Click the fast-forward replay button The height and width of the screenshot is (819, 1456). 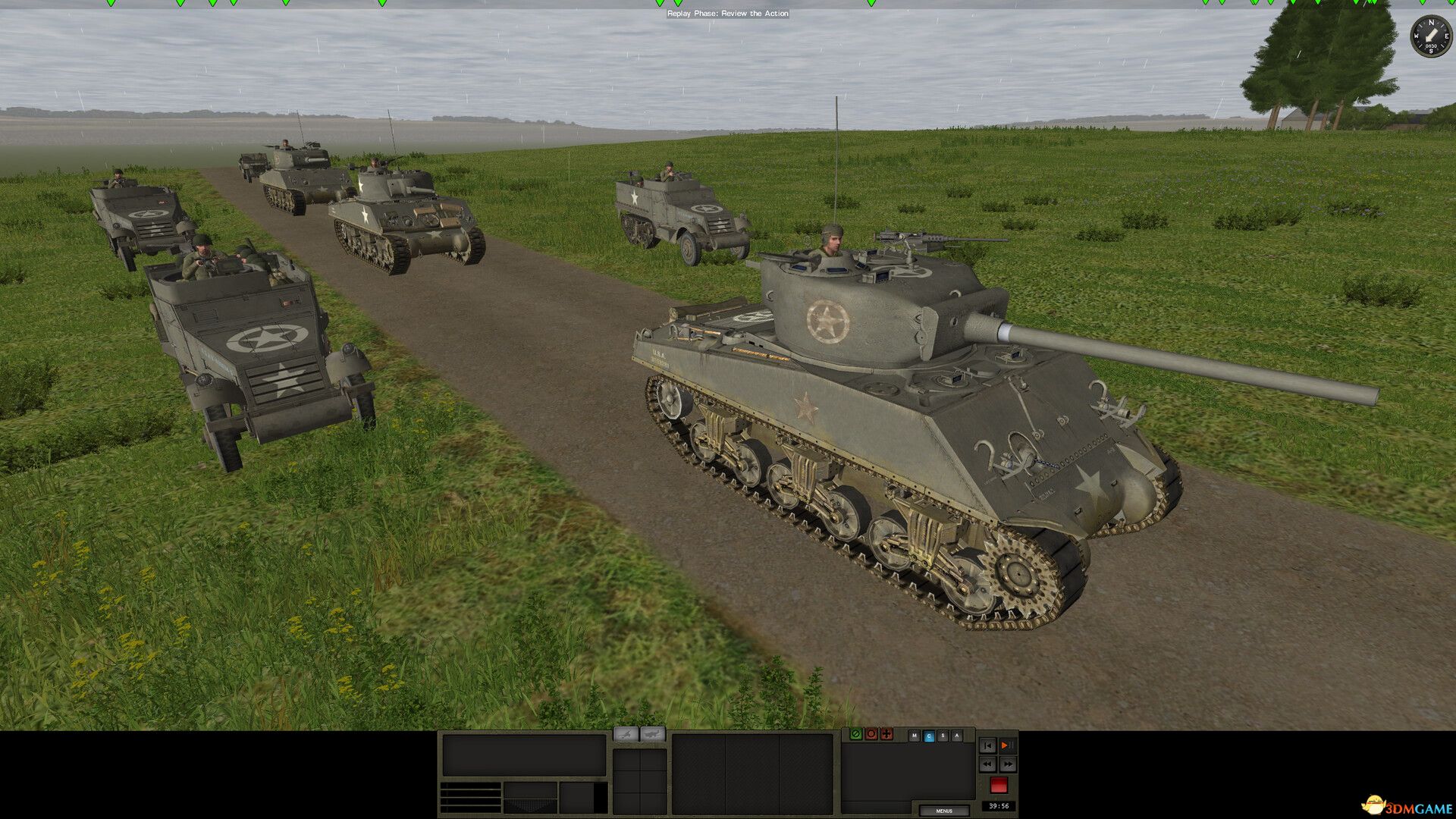(1009, 764)
